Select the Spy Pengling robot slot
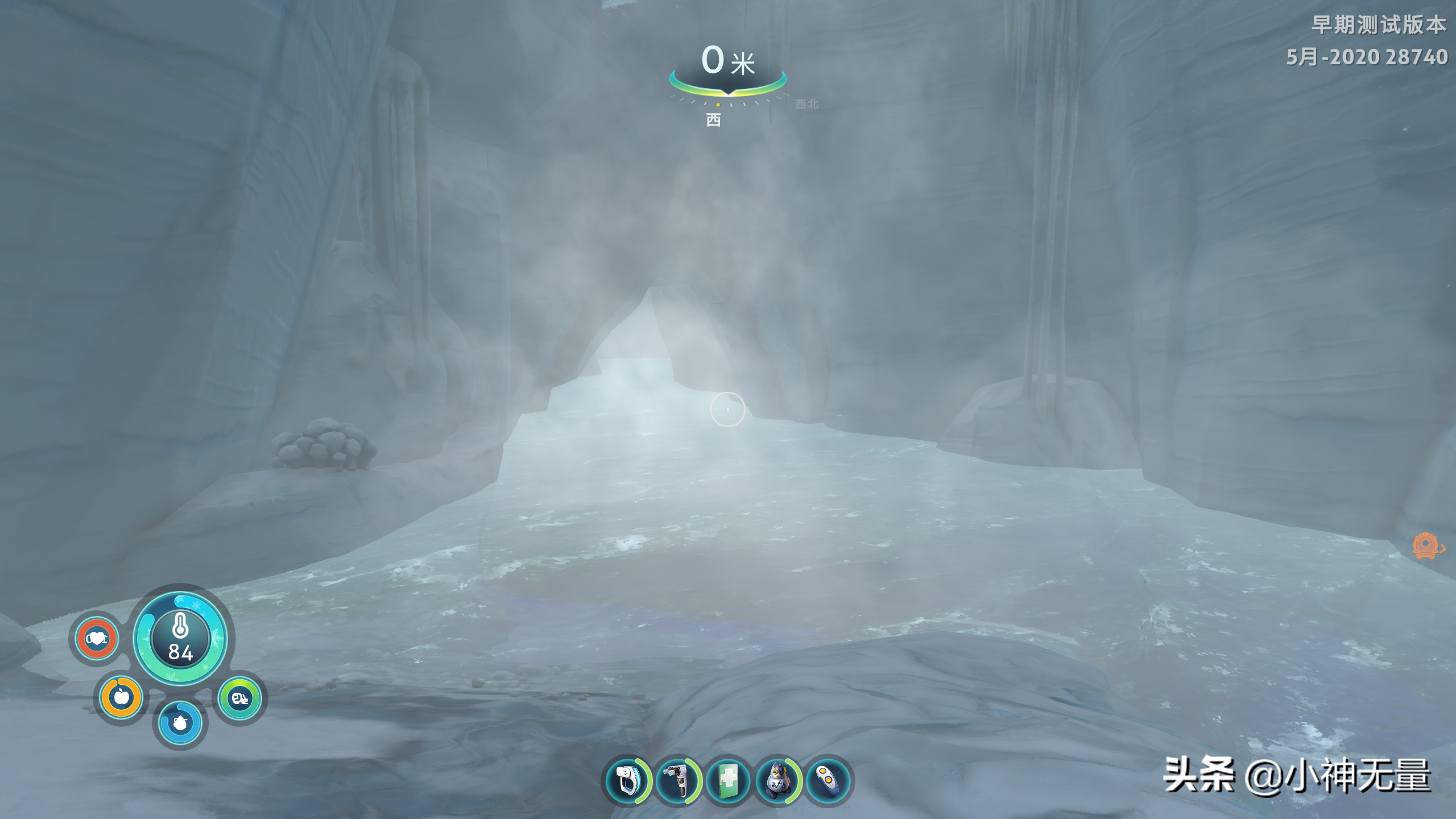This screenshot has height=819, width=1456. coord(777,780)
